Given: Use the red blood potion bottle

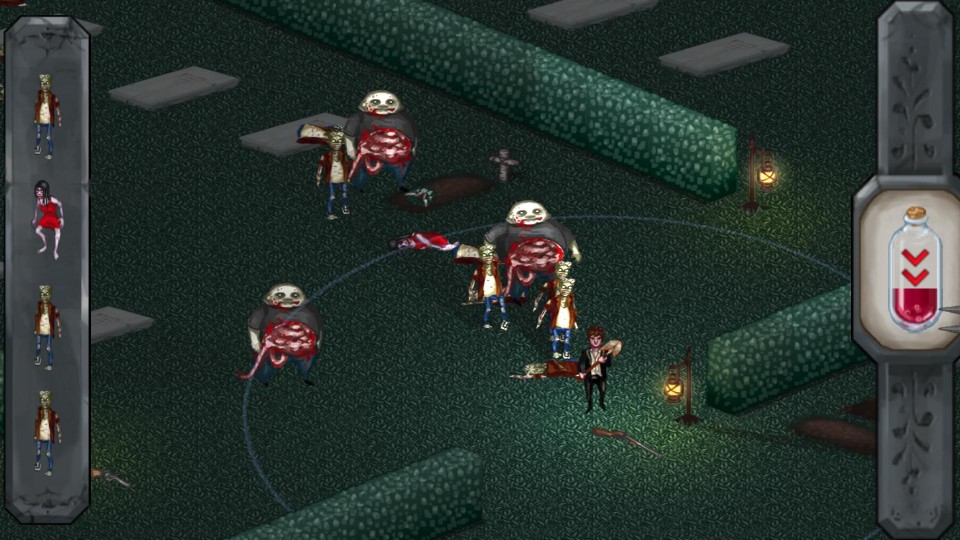Looking at the screenshot, I should point(914,270).
